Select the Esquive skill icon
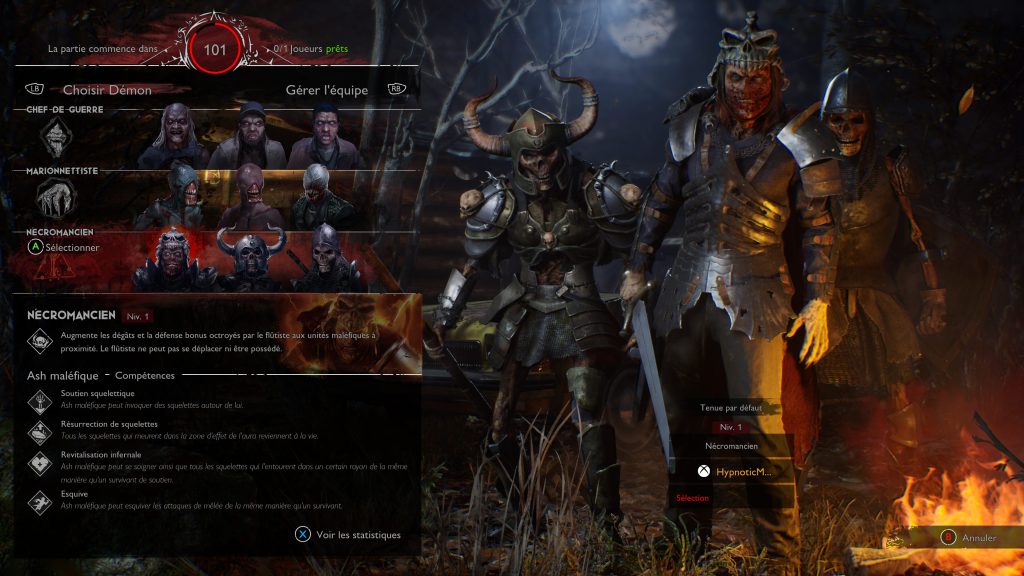1024x576 pixels. coord(40,500)
